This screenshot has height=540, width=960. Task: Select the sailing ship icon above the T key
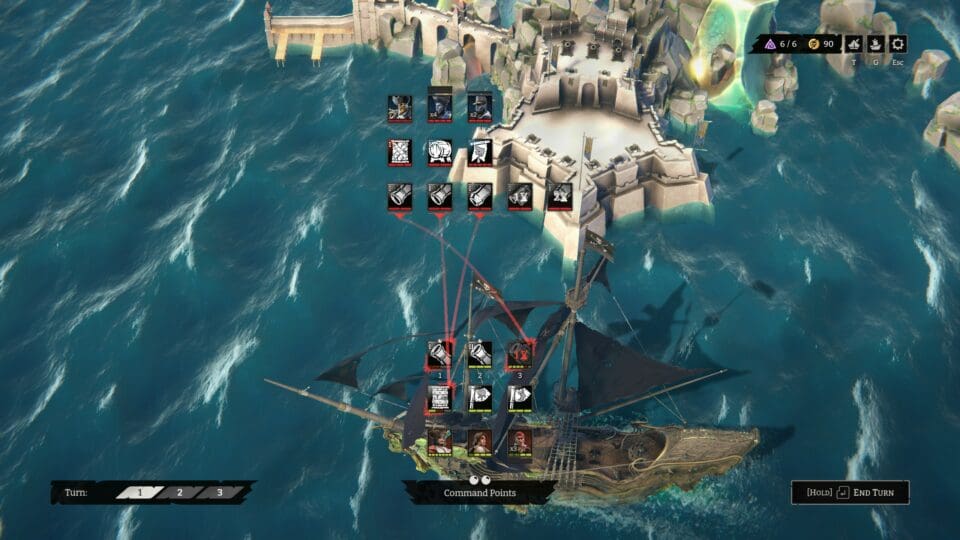tap(853, 44)
